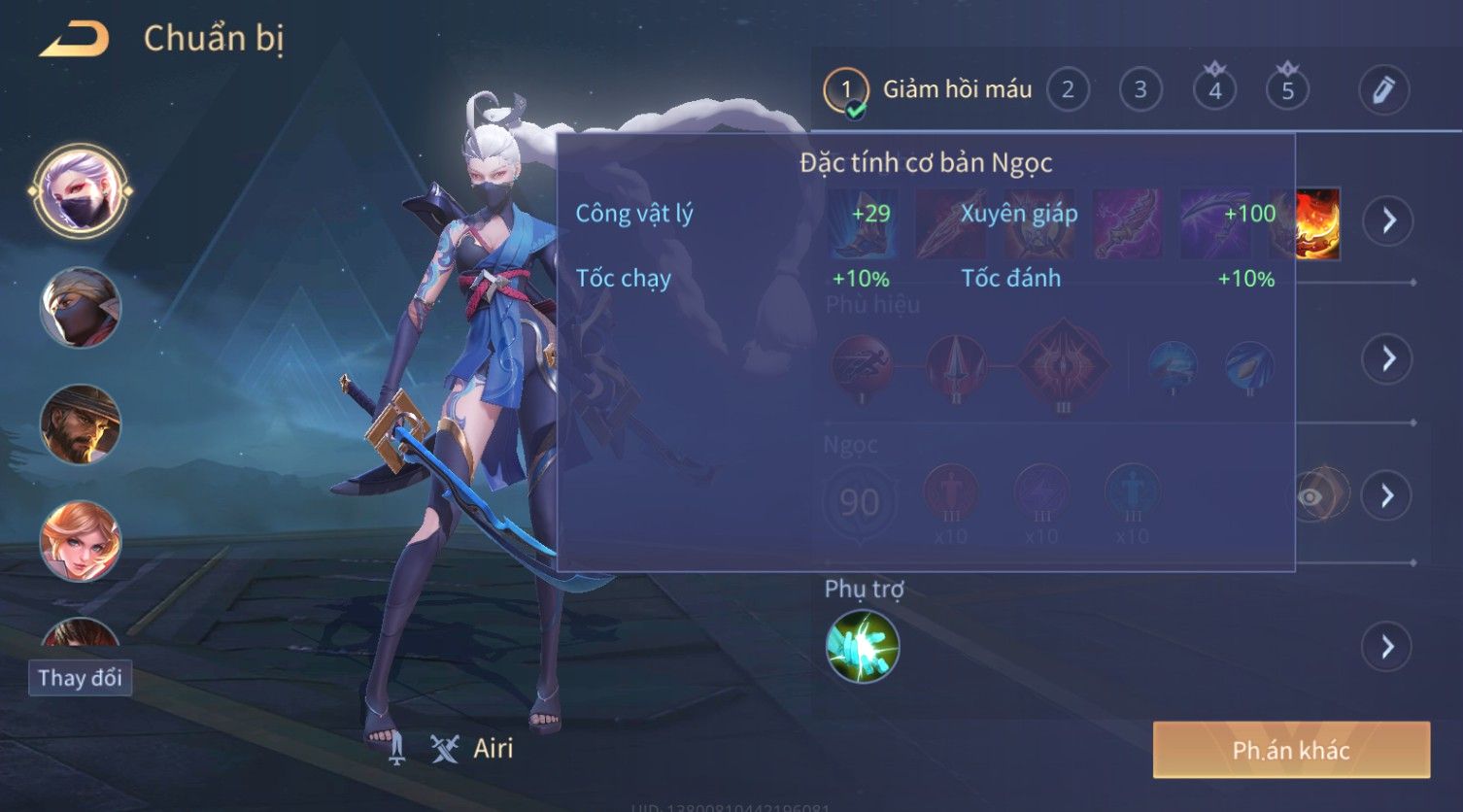Click the Ph.án khác button
This screenshot has width=1463, height=812.
tap(1291, 750)
